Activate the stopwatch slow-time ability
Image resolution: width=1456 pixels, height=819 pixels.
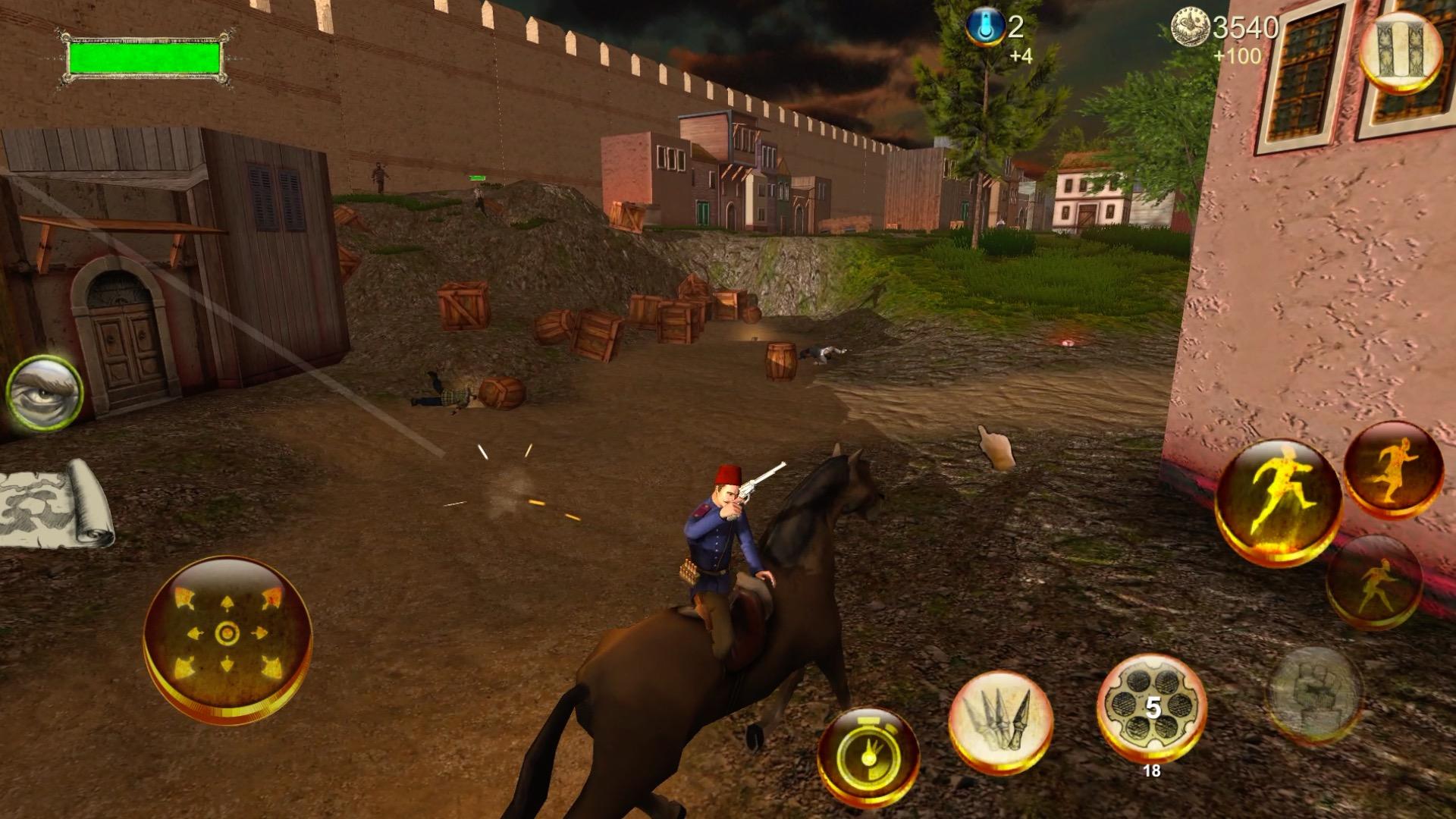tap(868, 755)
